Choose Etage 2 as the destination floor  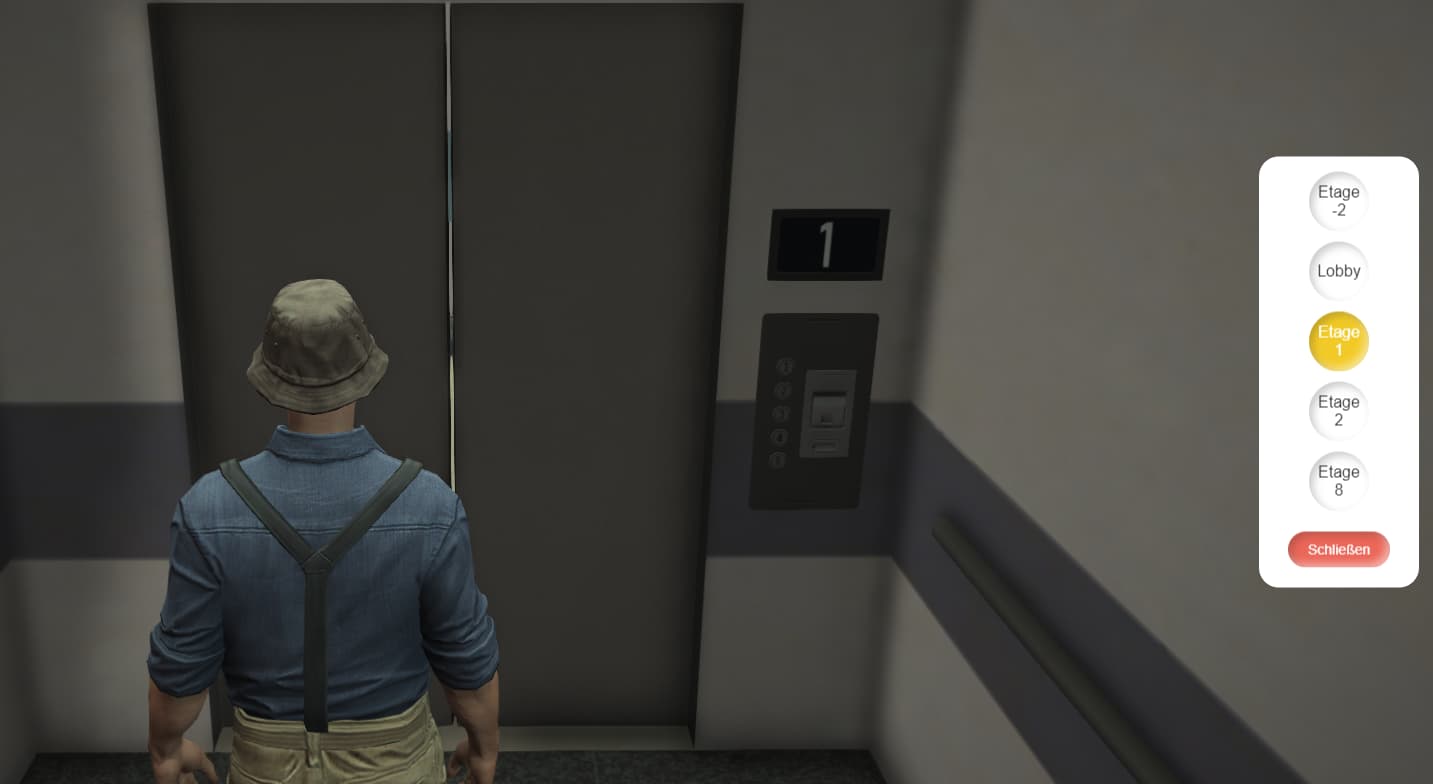click(x=1338, y=411)
